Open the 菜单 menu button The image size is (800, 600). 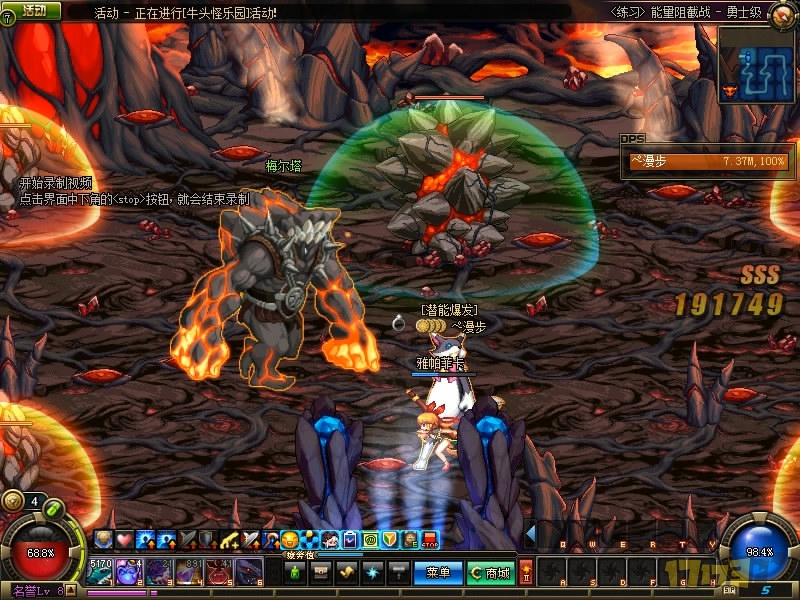(x=438, y=573)
